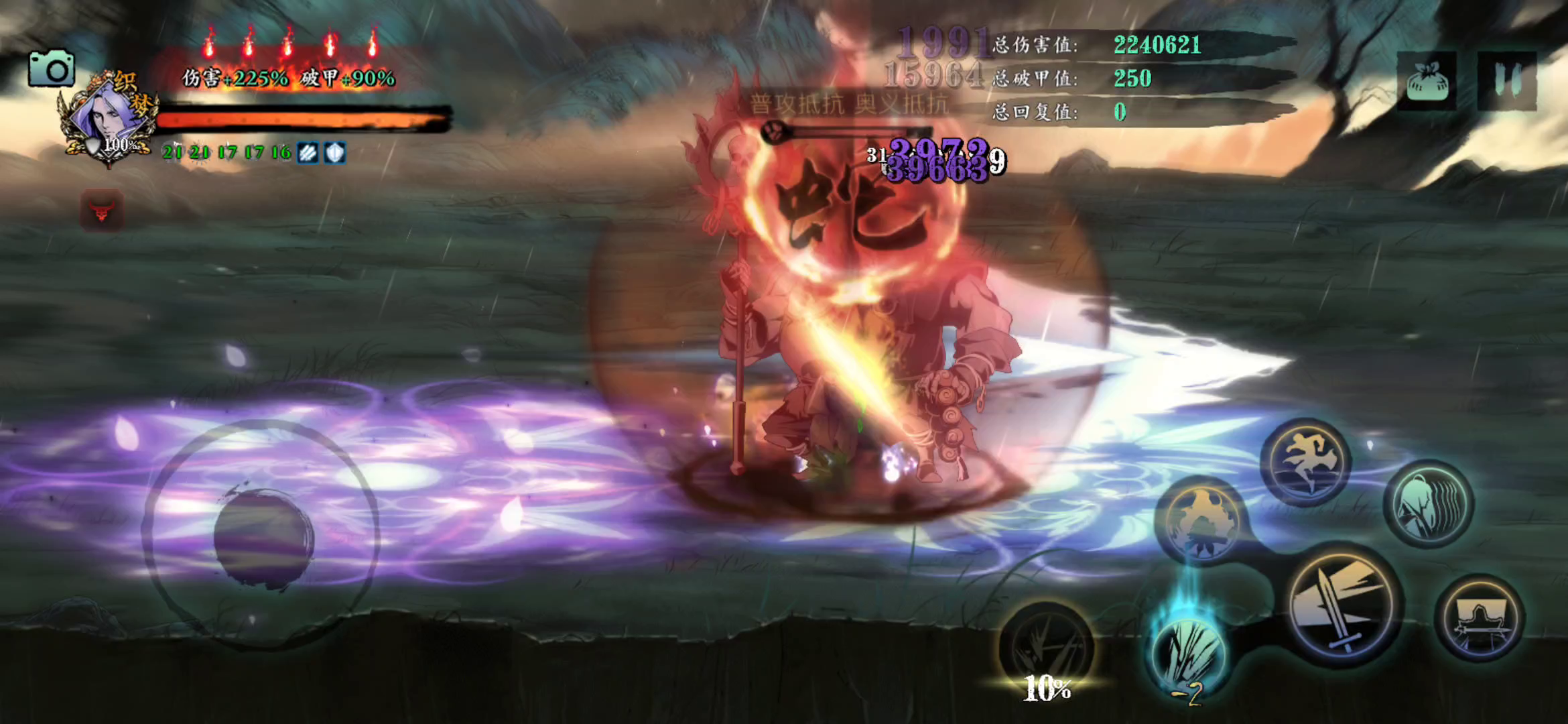Select the blue claw-slash buff icon
1568x724 pixels.
pos(308,153)
